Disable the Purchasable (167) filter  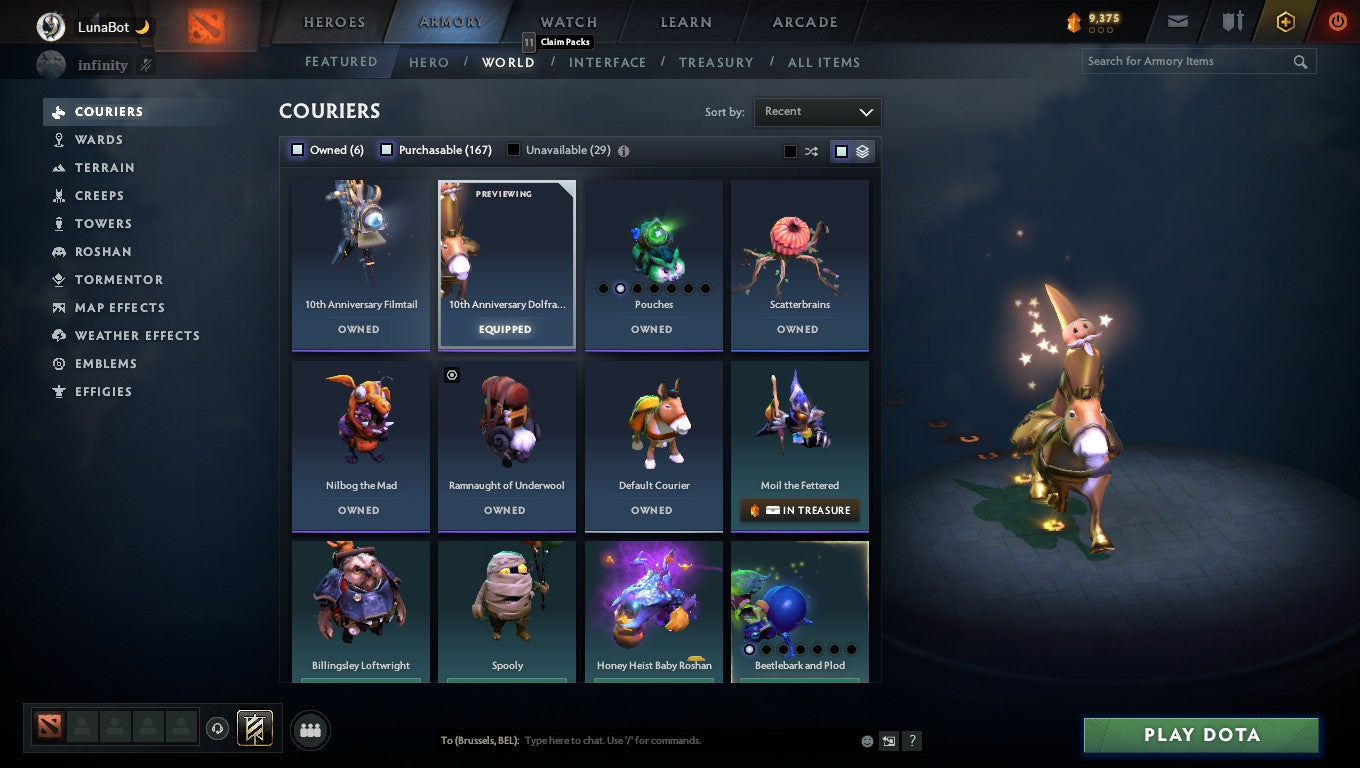(385, 149)
